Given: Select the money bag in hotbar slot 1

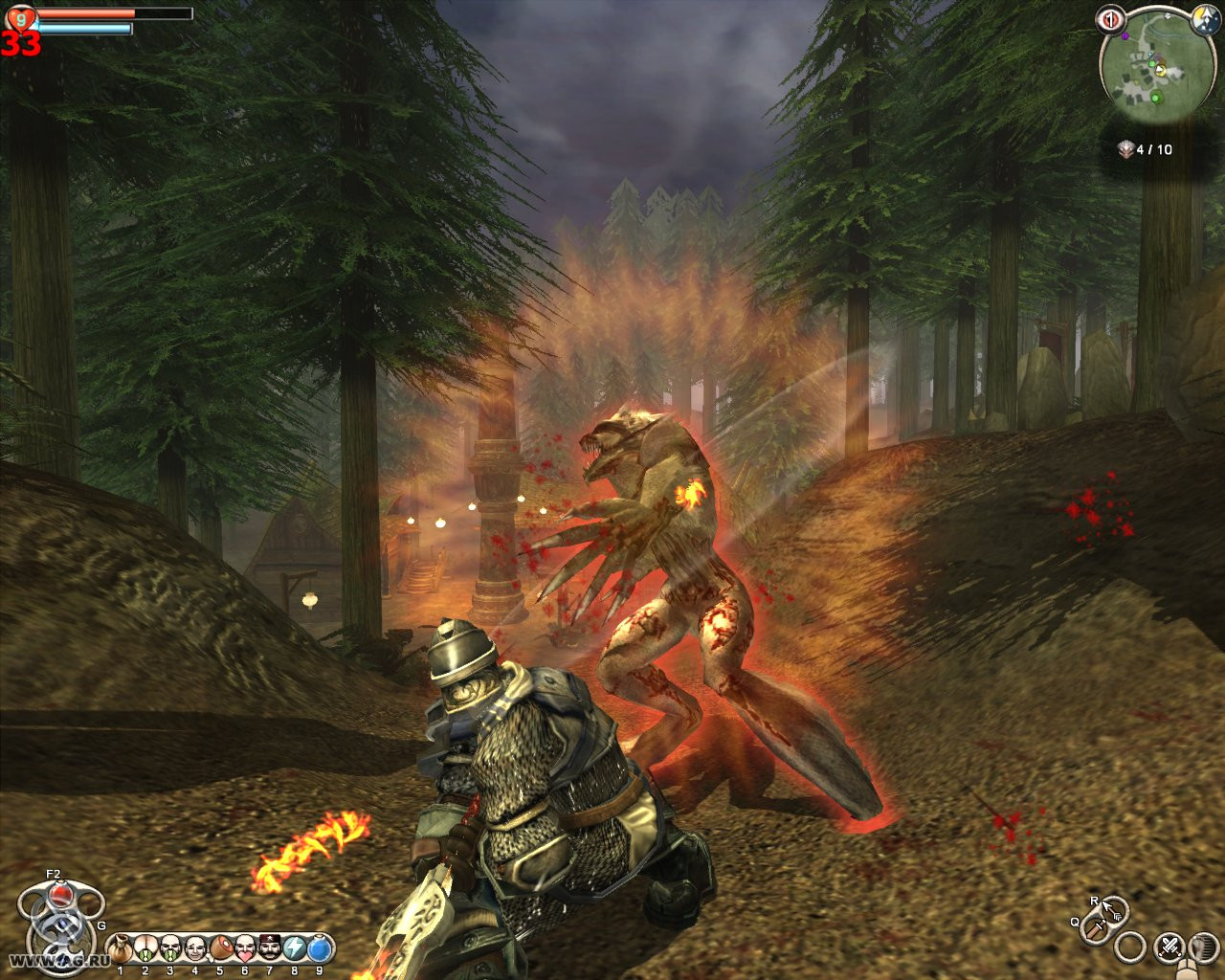Looking at the screenshot, I should (120, 947).
